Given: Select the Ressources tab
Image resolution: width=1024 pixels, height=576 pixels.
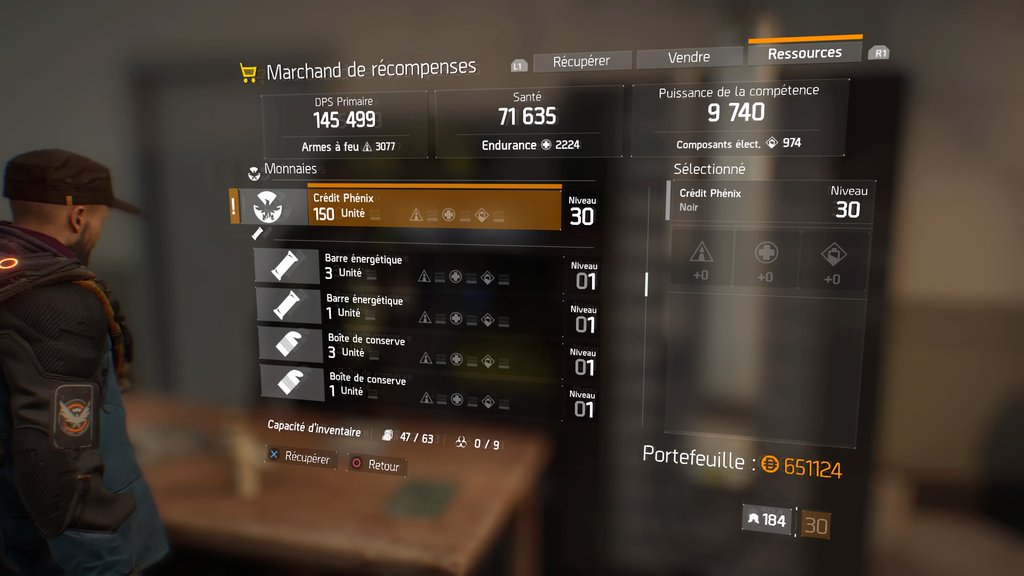Looking at the screenshot, I should click(804, 53).
